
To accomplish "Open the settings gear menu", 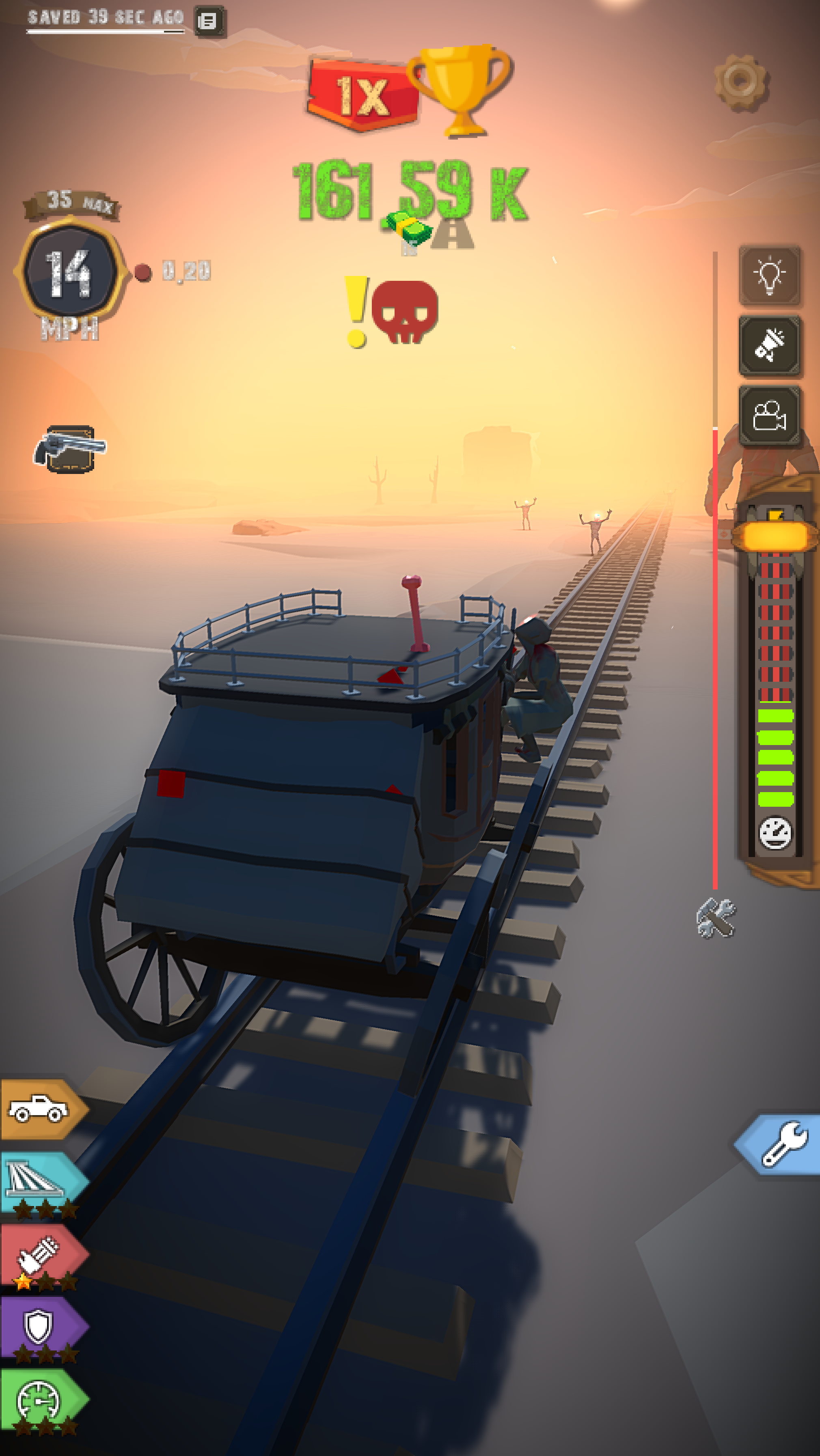I will [741, 82].
